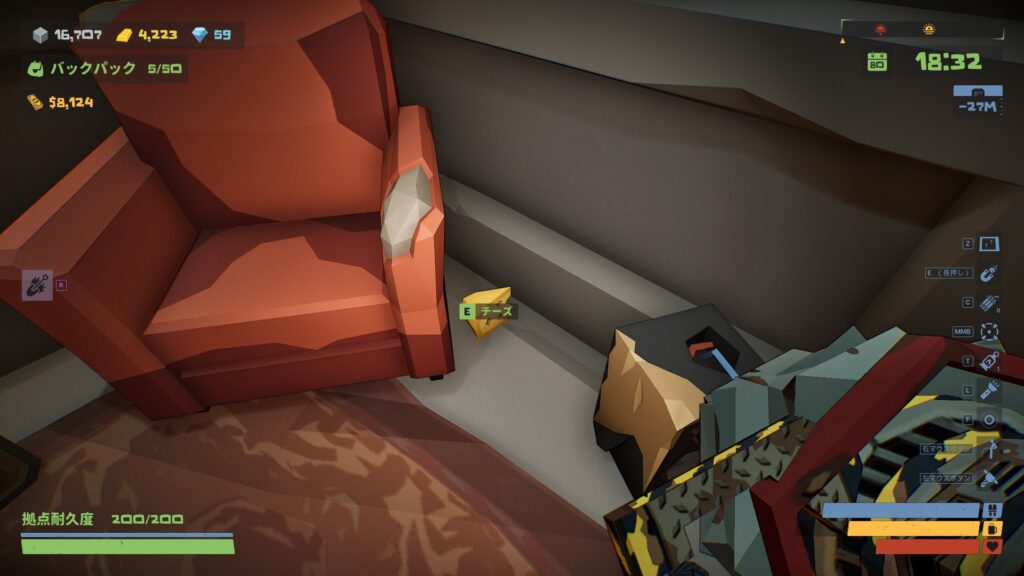This screenshot has width=1024, height=576.
Task: Select the dynamite item icon
Action: [989, 302]
